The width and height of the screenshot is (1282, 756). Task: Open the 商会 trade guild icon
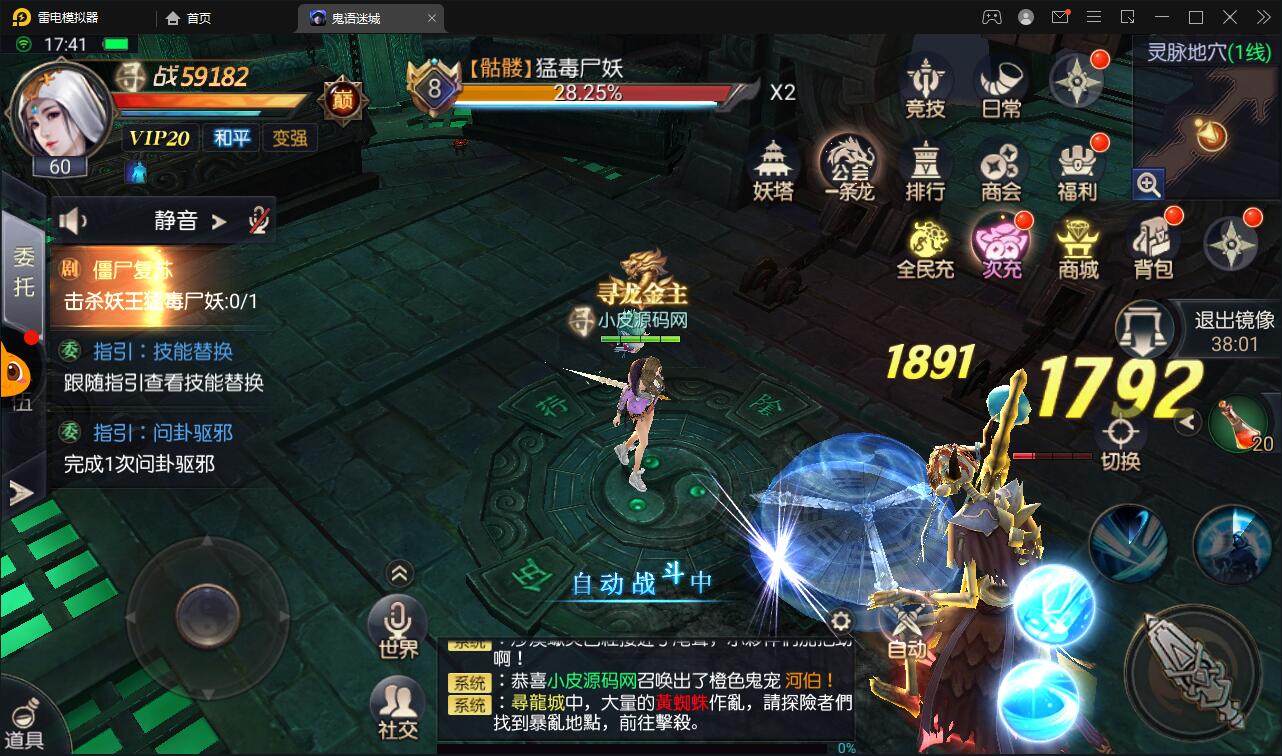click(1000, 170)
